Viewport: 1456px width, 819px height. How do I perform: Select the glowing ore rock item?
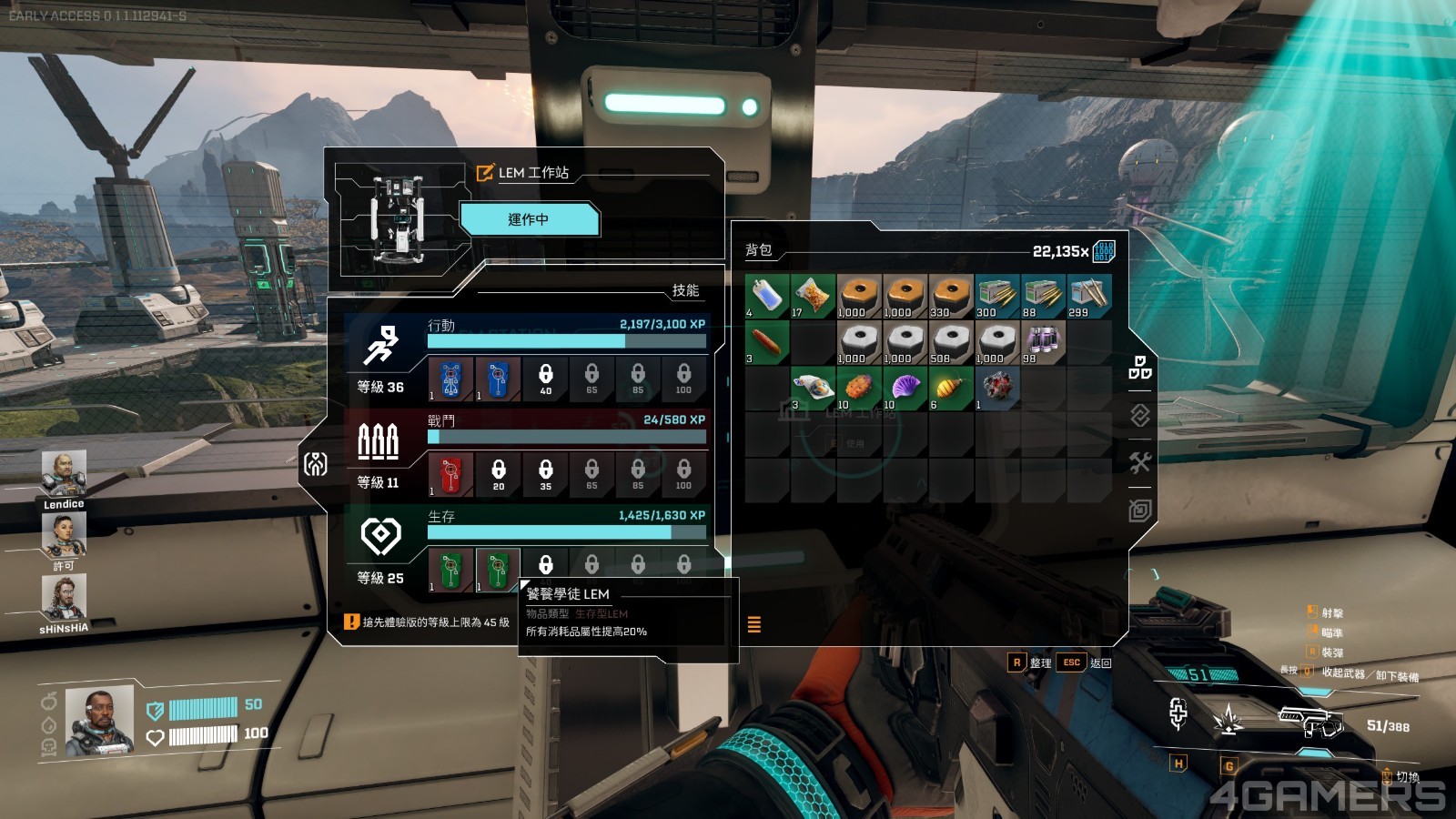point(997,388)
